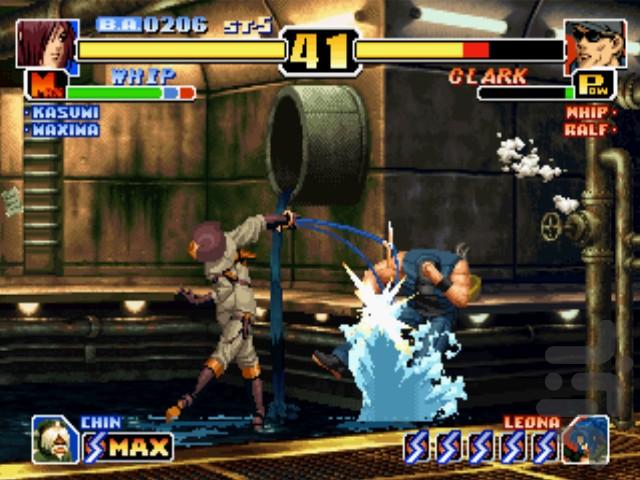Viewport: 640px width, 480px height.
Task: Click Clark's character portrait
Action: point(595,43)
